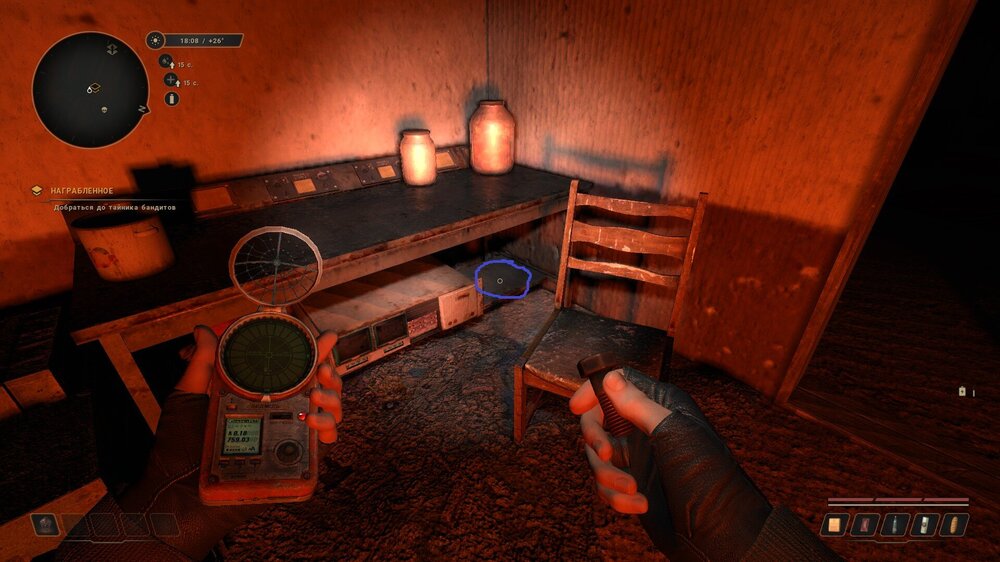Viewport: 1000px width, 562px height.
Task: Choose the orange box quick slot item
Action: [x=834, y=524]
